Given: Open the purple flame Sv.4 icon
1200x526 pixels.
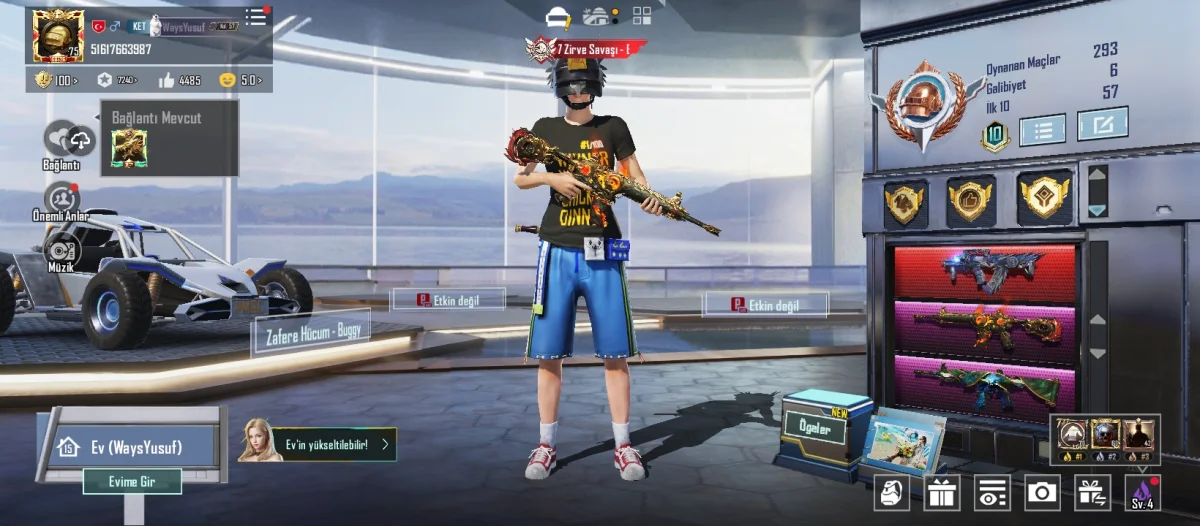Looking at the screenshot, I should [1142, 492].
